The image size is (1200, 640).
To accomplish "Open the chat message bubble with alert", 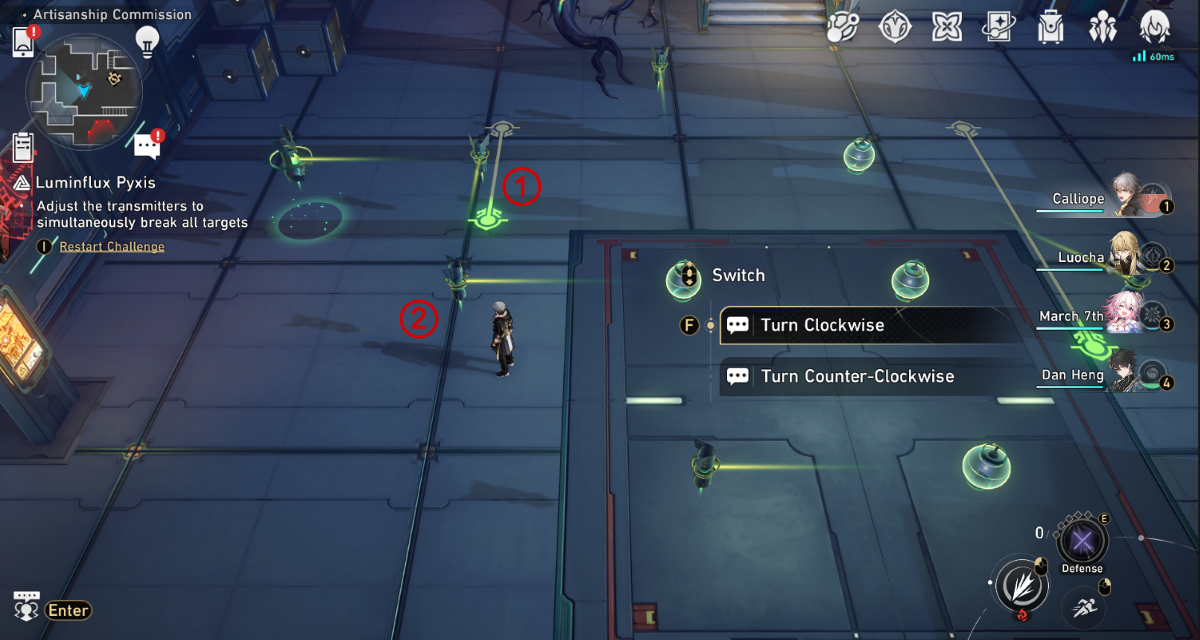I will [147, 146].
